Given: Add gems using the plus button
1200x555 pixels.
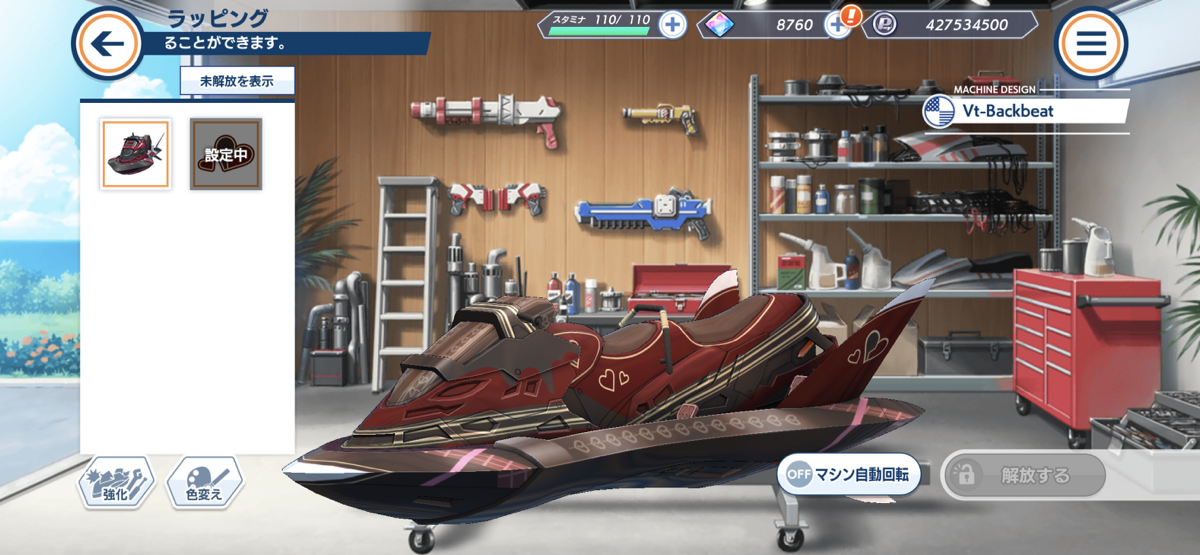Looking at the screenshot, I should click(x=838, y=24).
